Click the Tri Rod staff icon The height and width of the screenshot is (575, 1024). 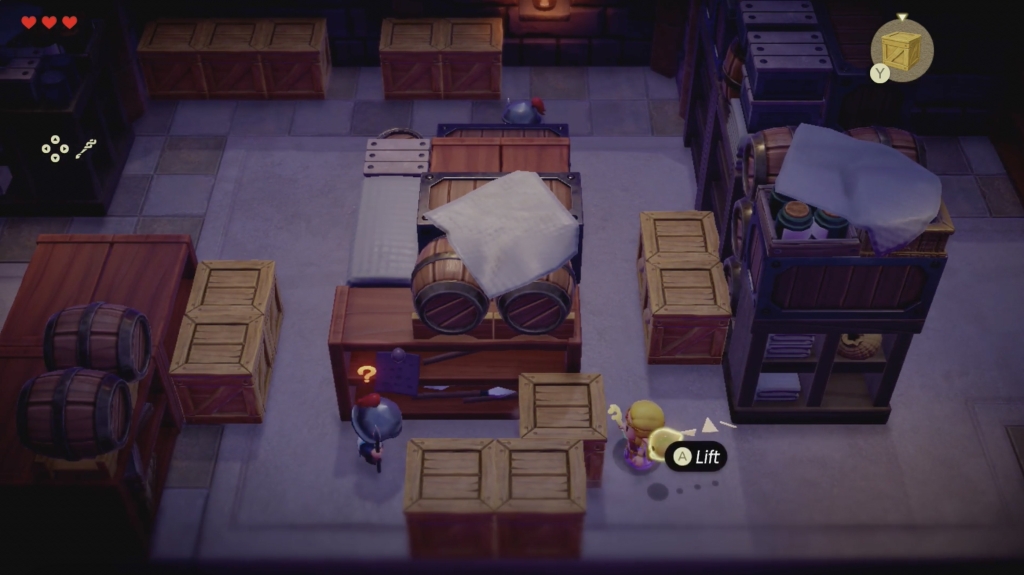click(x=85, y=149)
